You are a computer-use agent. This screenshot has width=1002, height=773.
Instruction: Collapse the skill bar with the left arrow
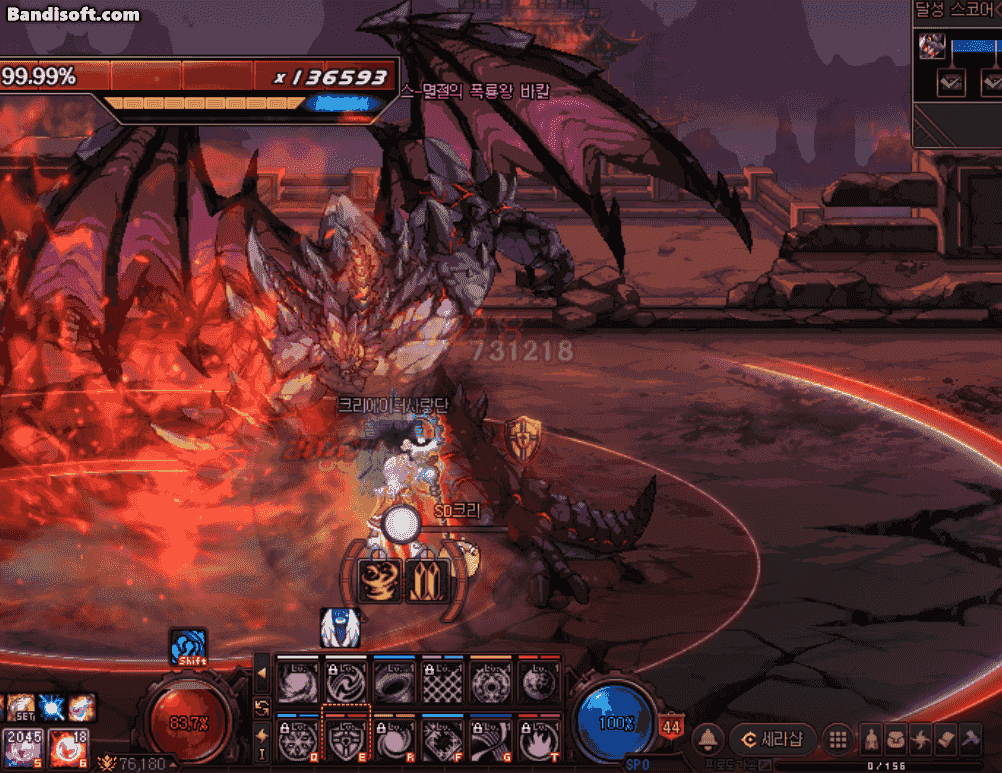pos(262,674)
